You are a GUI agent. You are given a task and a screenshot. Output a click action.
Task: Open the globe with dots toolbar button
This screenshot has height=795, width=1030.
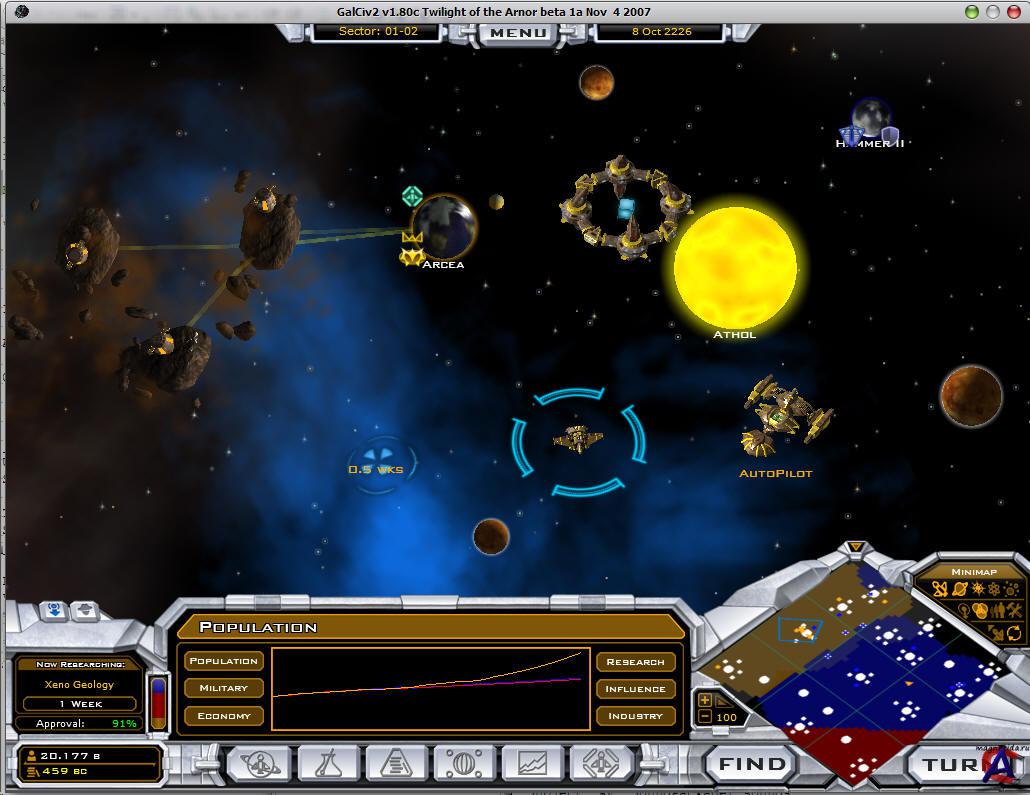pyautogui.click(x=464, y=765)
